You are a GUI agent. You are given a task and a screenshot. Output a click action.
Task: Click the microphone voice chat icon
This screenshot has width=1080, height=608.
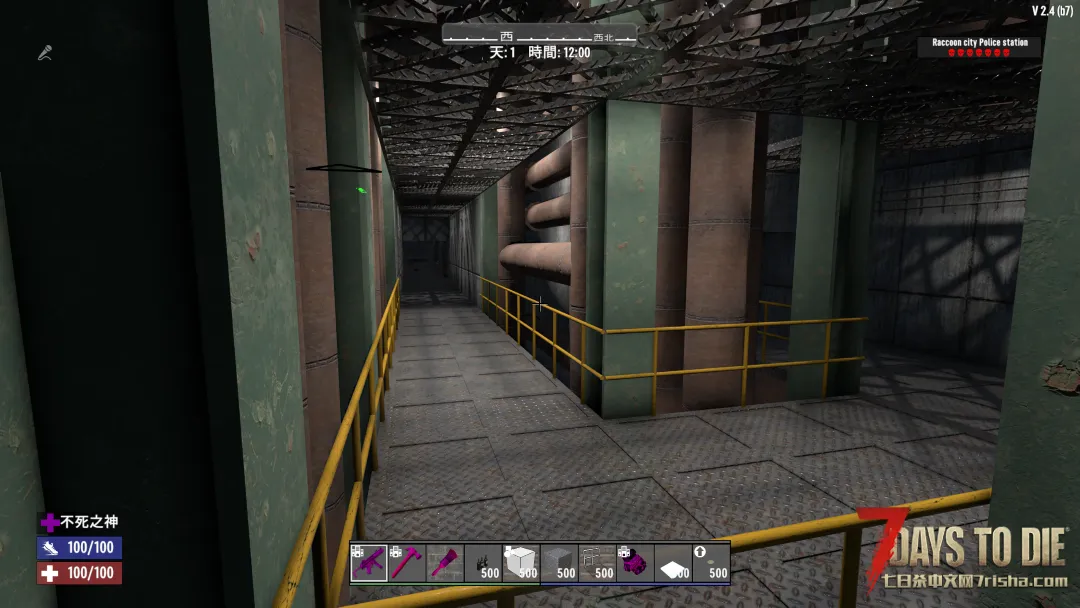pyautogui.click(x=44, y=53)
